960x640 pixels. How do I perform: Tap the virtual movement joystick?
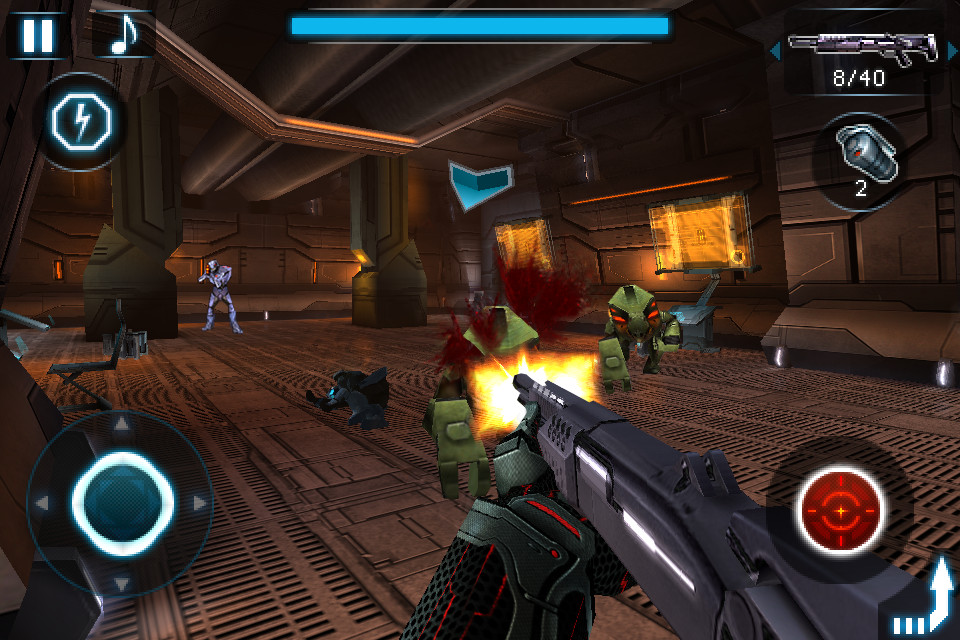tap(122, 501)
